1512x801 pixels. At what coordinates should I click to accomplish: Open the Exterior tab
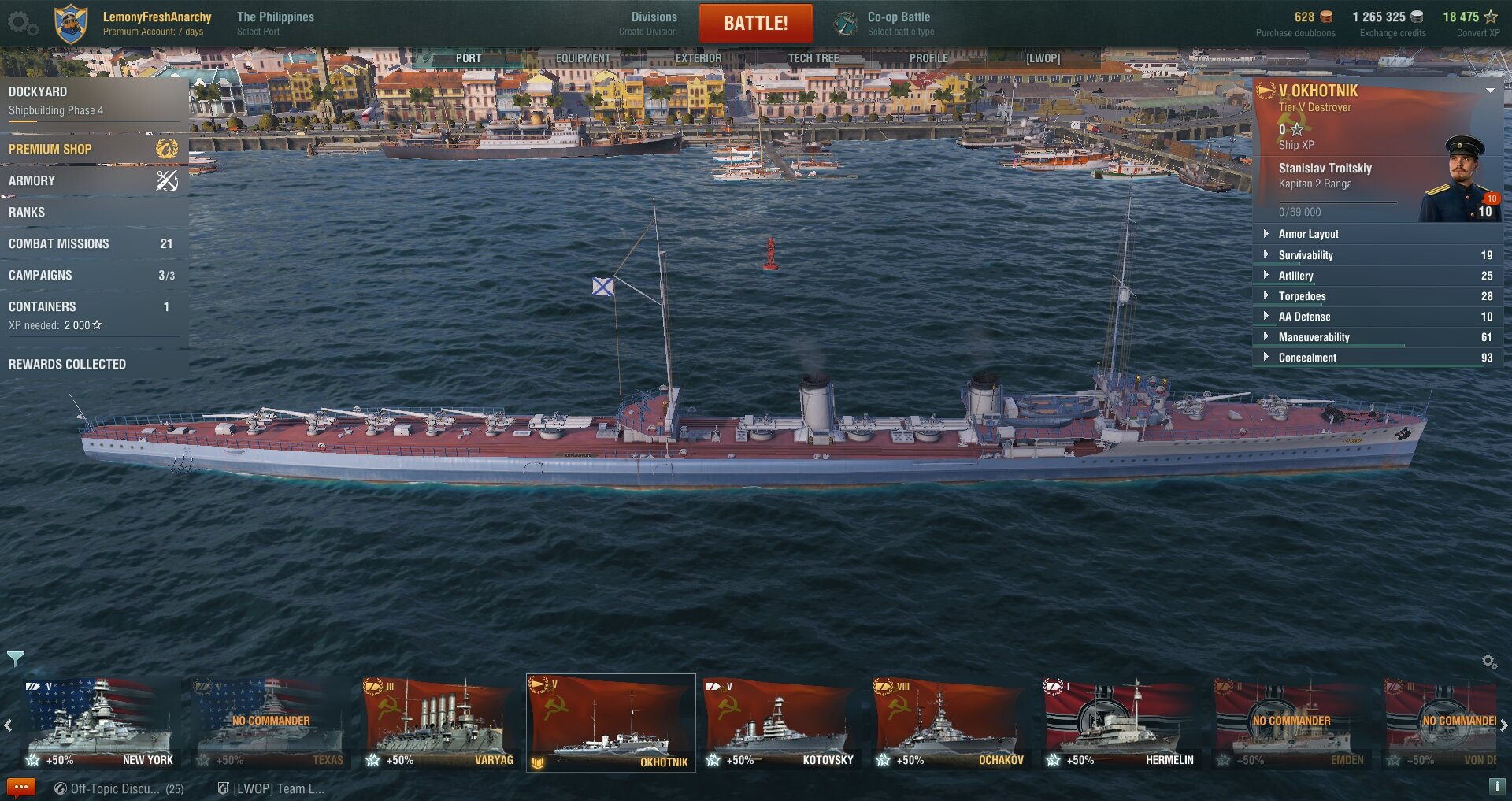tap(698, 58)
